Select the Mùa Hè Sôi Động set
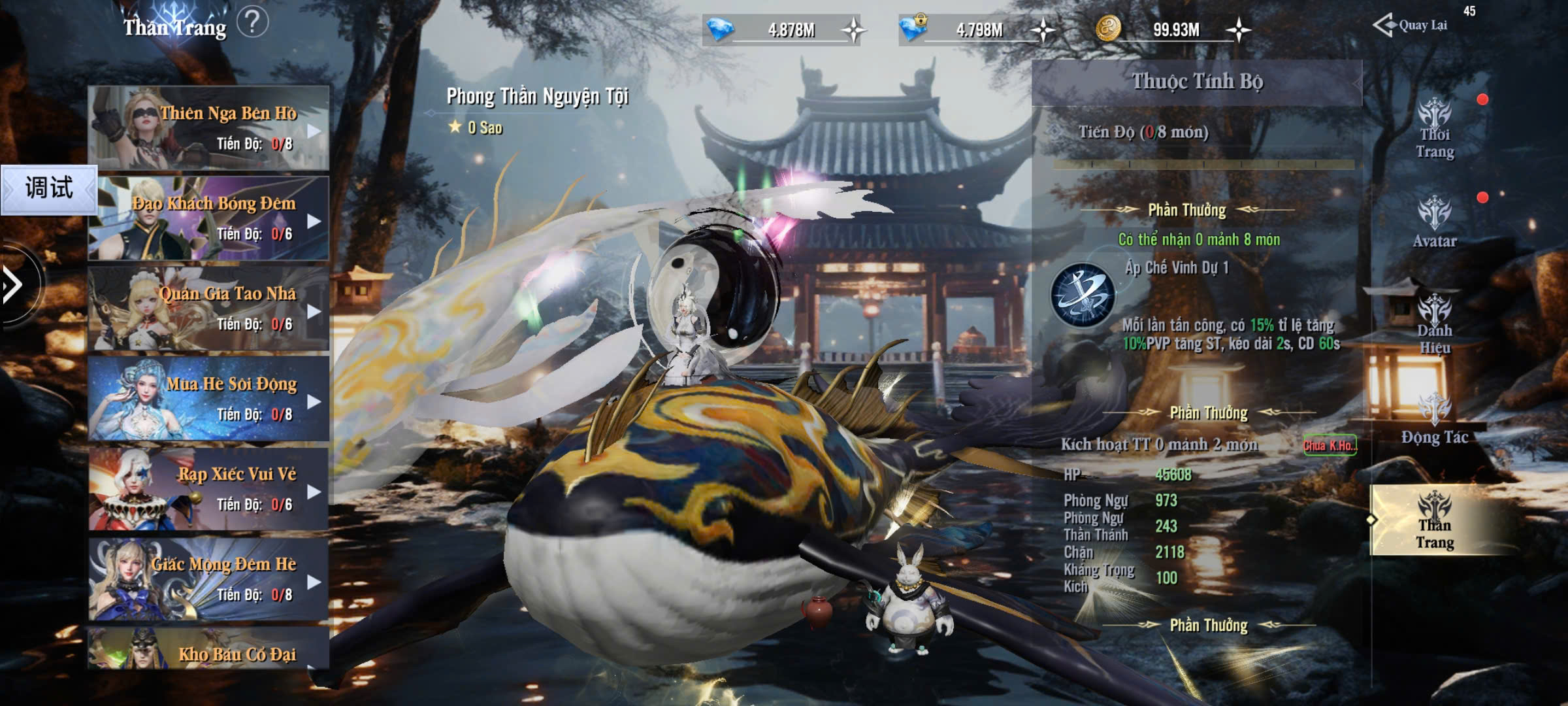This screenshot has width=1568, height=706. click(208, 398)
